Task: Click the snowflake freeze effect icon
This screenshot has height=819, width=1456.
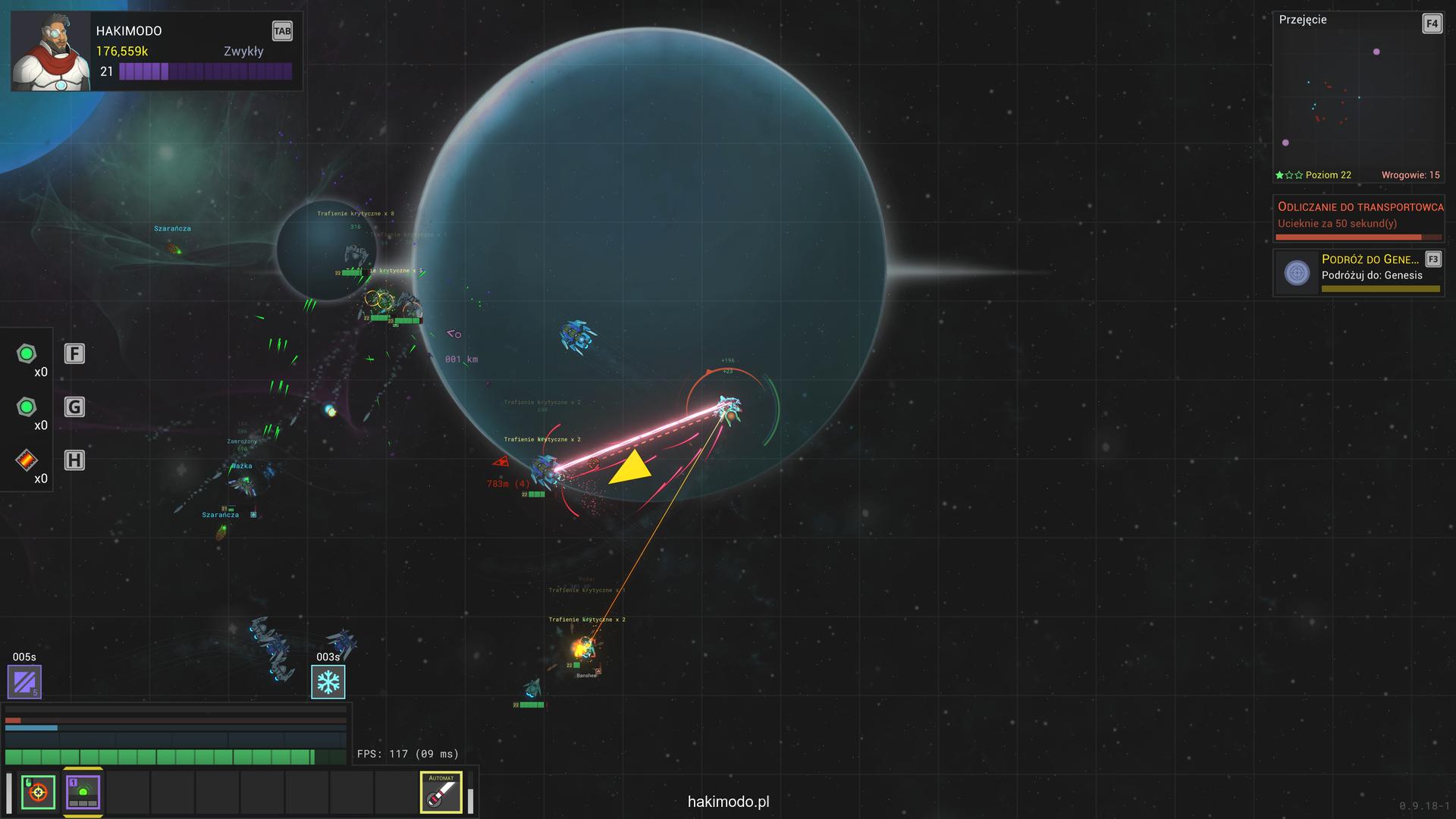Action: 328,682
